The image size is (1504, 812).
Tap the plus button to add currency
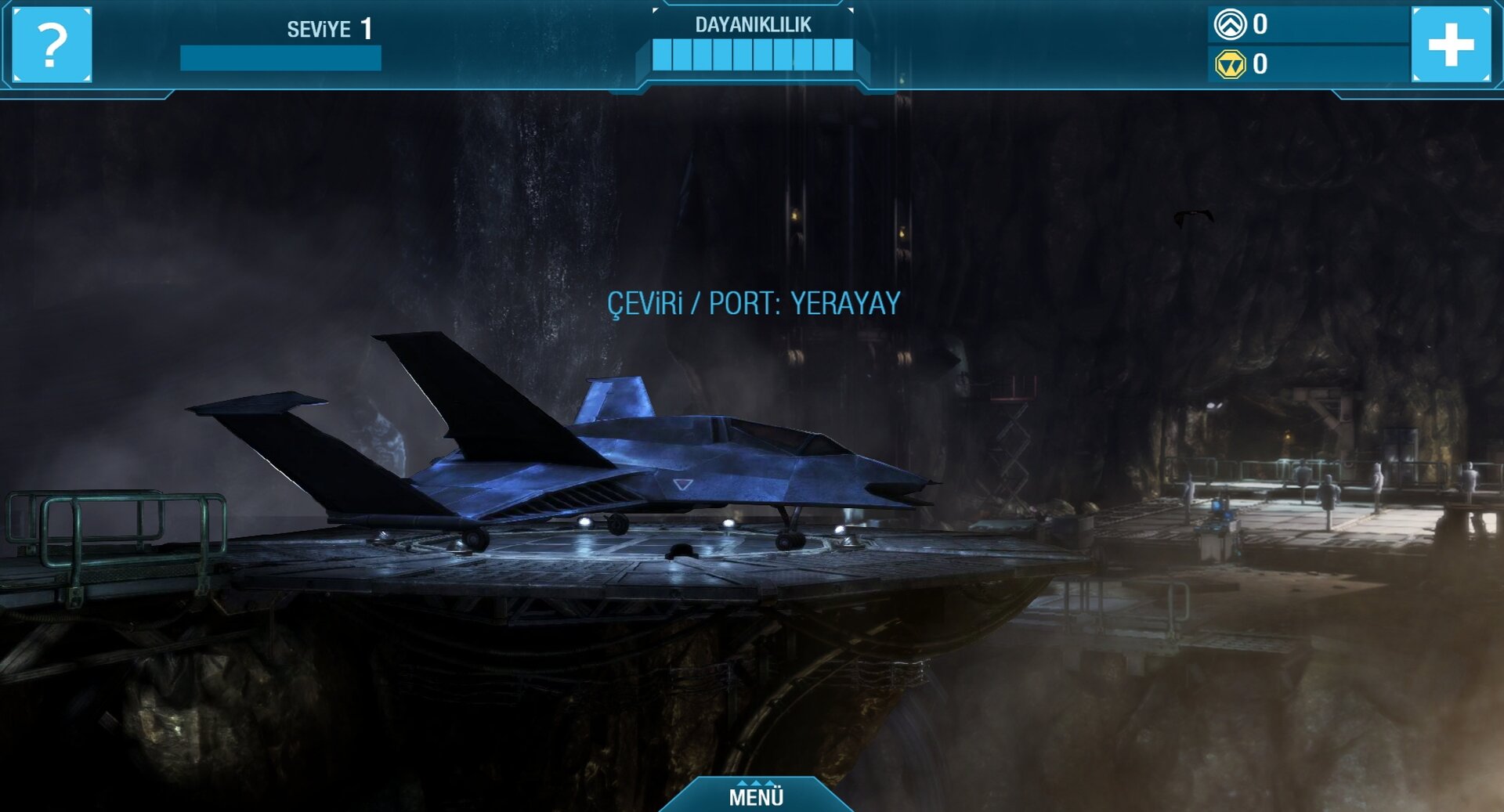[1451, 44]
